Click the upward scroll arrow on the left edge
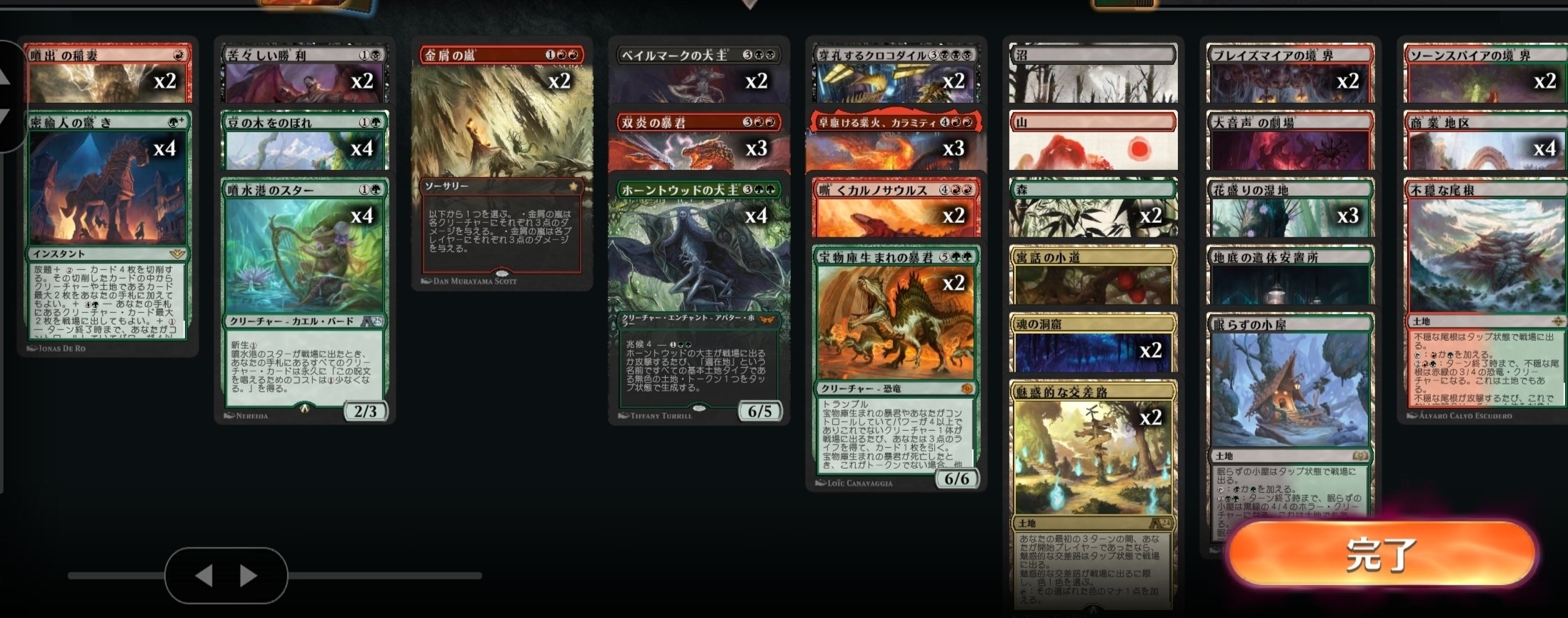This screenshot has width=1568, height=618. tap(6, 75)
